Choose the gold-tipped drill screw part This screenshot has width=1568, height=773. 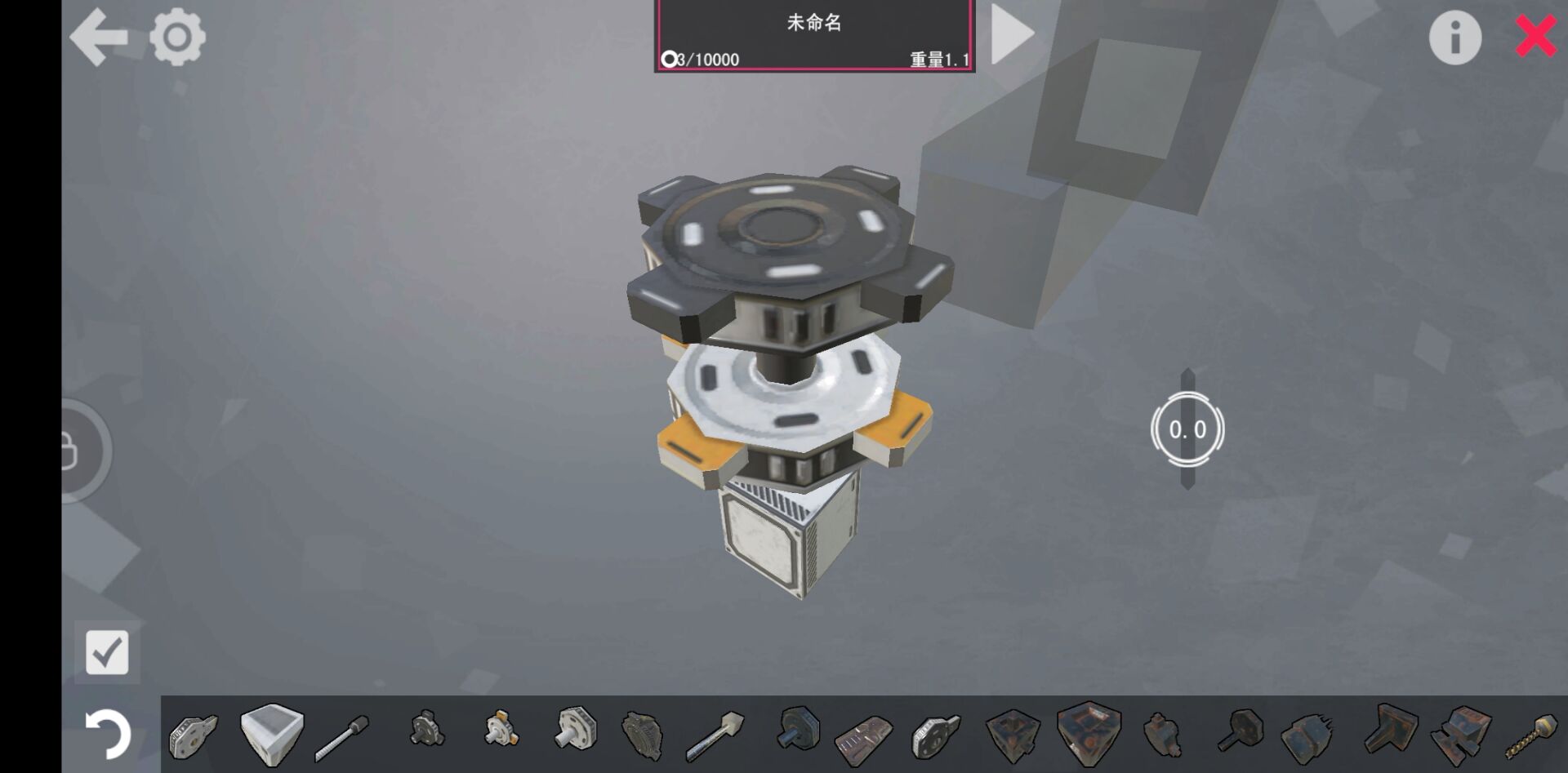coord(1533,735)
